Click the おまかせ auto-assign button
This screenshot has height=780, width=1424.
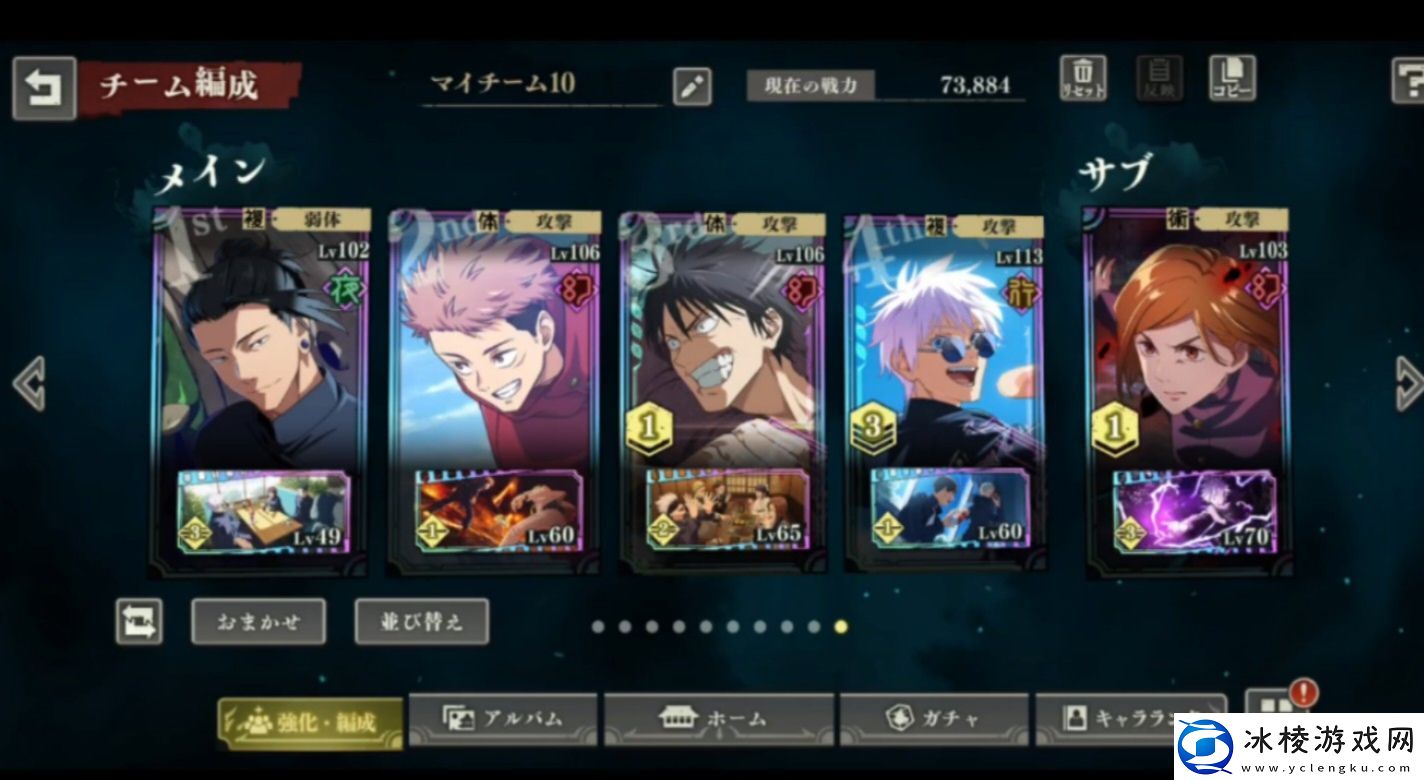258,622
